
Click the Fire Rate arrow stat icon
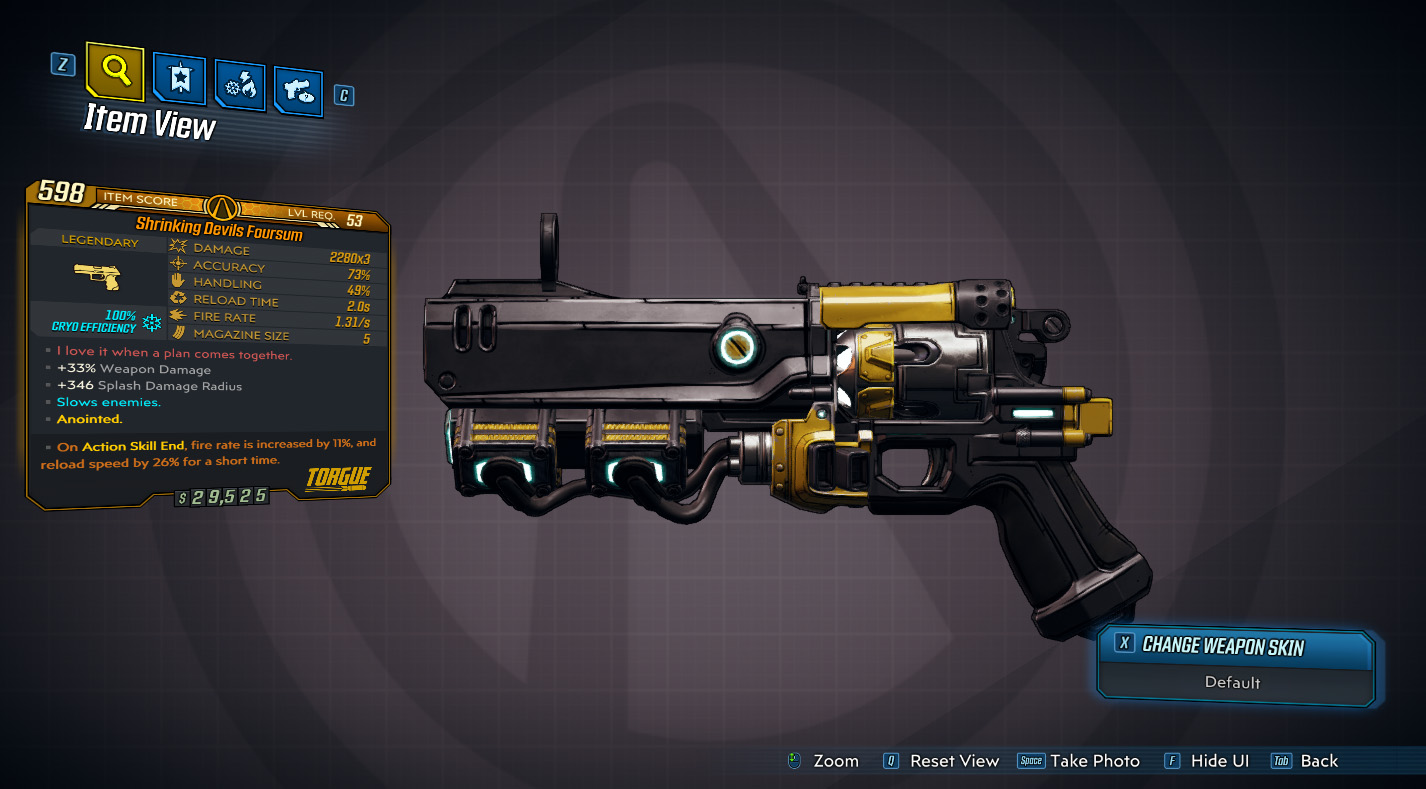(x=178, y=313)
